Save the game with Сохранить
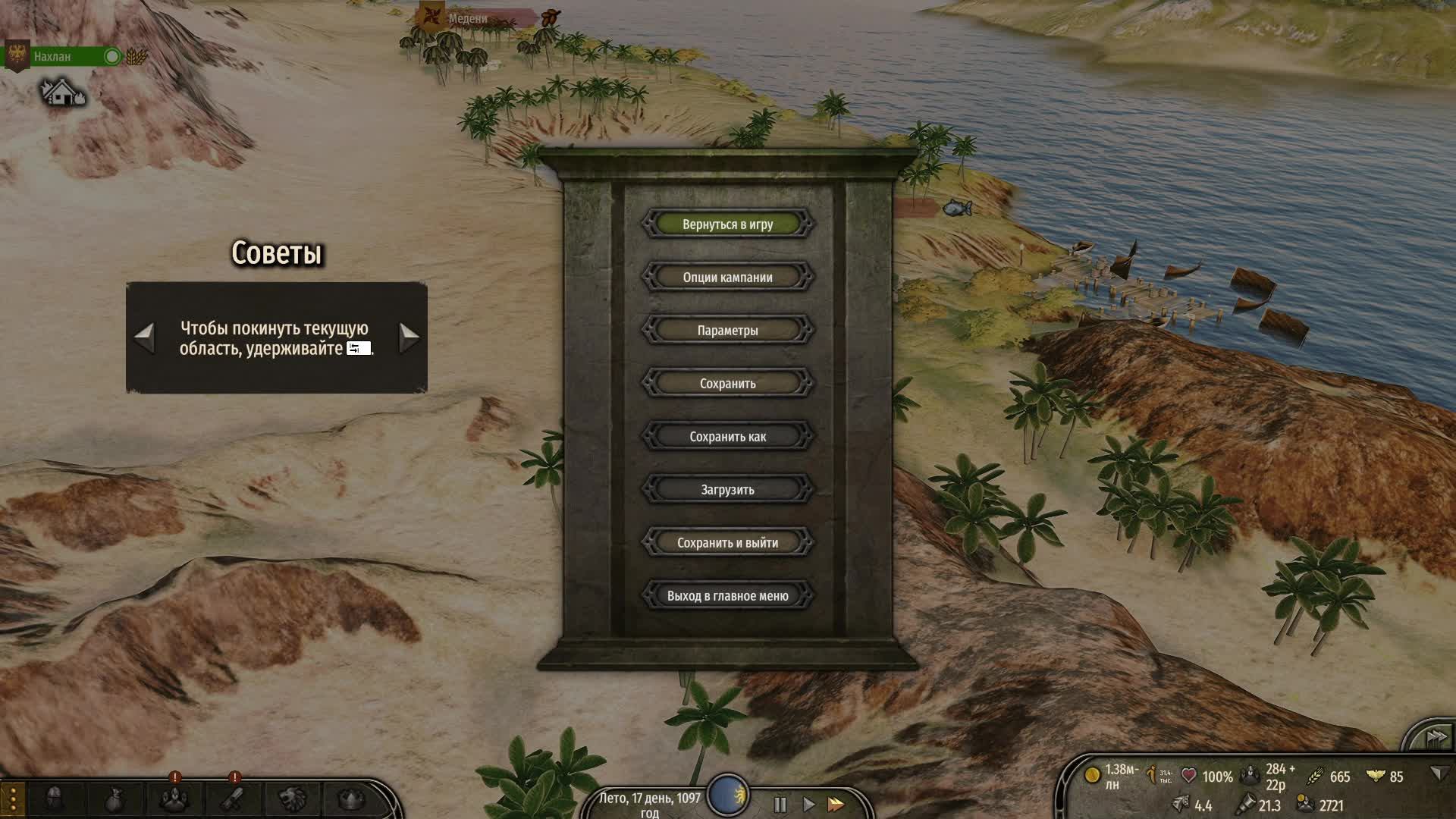1456x819 pixels. tap(727, 384)
